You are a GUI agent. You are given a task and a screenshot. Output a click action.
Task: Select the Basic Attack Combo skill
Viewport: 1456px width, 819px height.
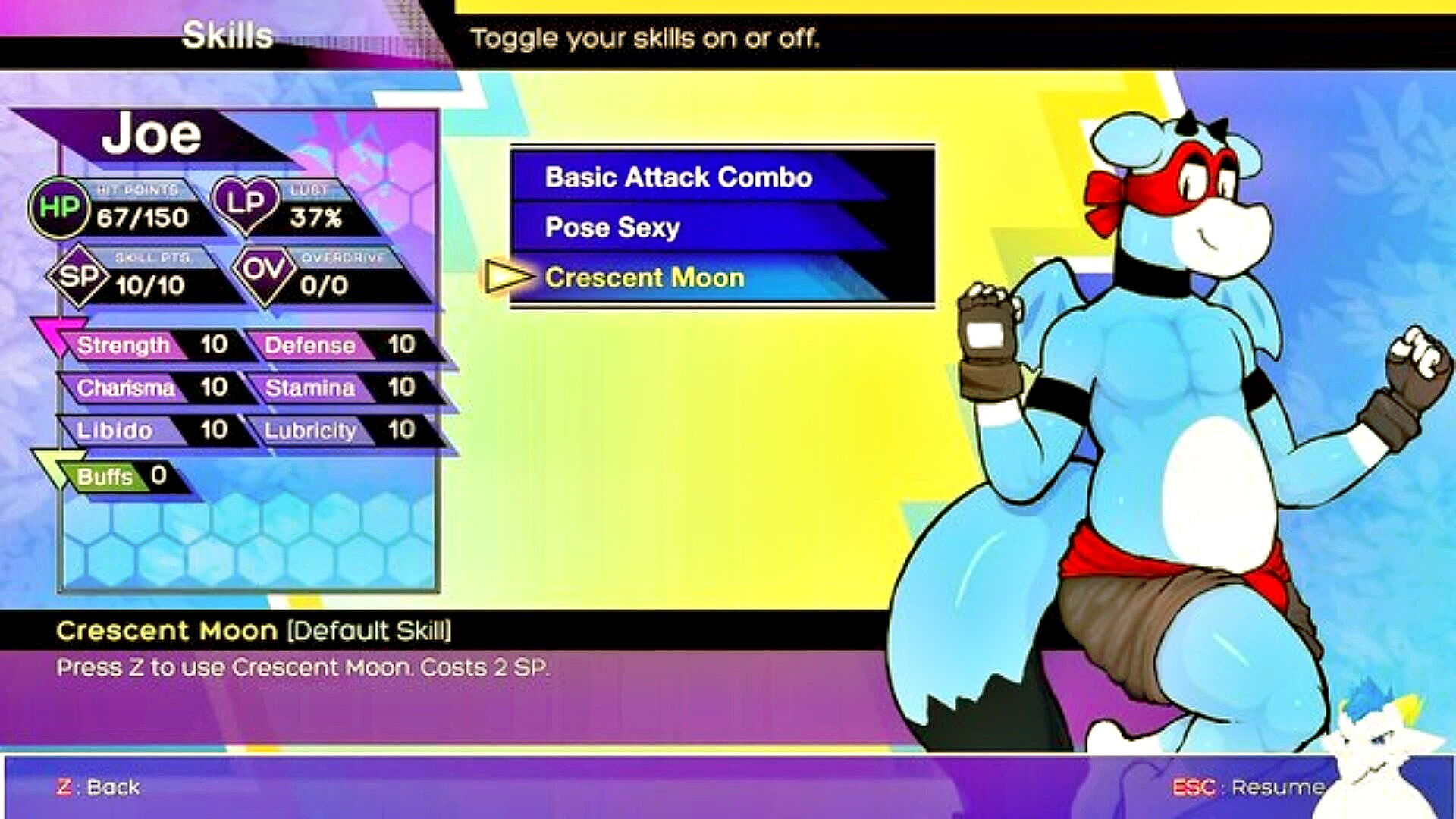[x=679, y=177]
